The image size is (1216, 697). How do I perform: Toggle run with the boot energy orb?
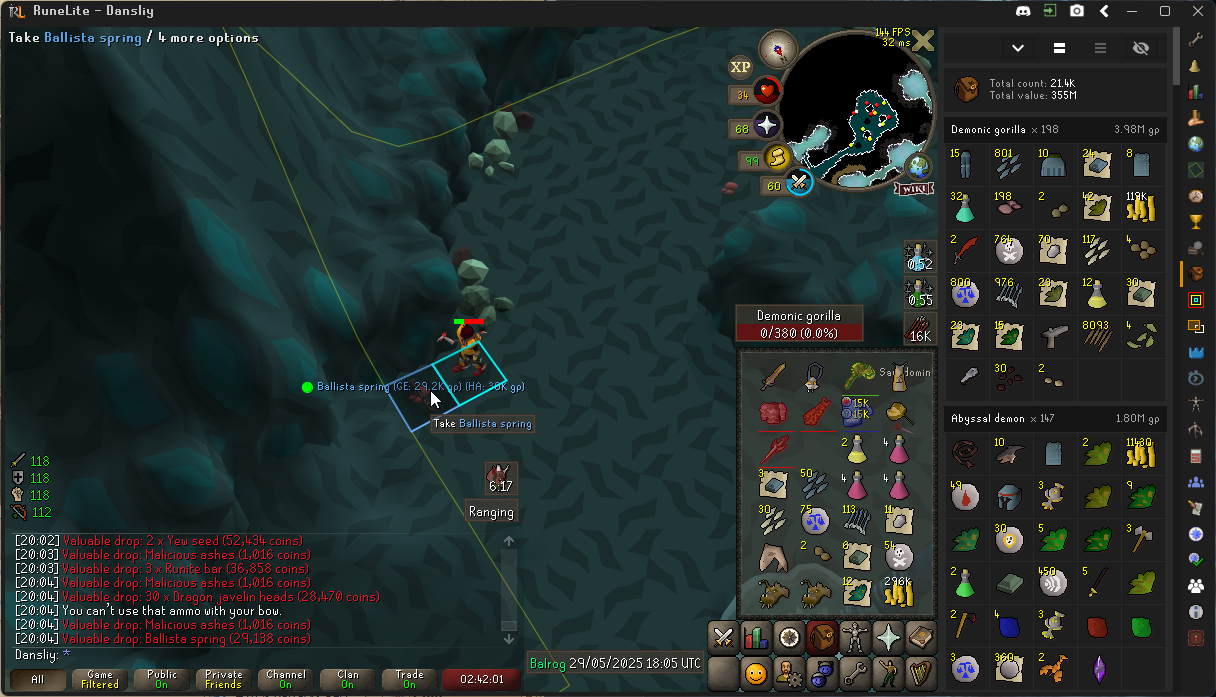point(777,158)
